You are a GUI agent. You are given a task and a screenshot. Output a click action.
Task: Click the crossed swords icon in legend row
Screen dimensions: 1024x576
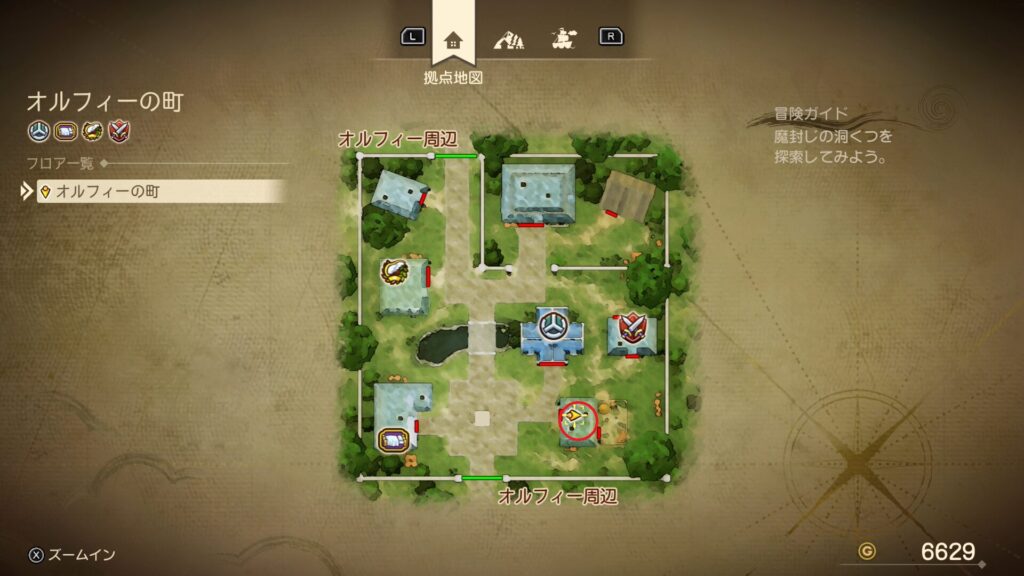pos(118,131)
